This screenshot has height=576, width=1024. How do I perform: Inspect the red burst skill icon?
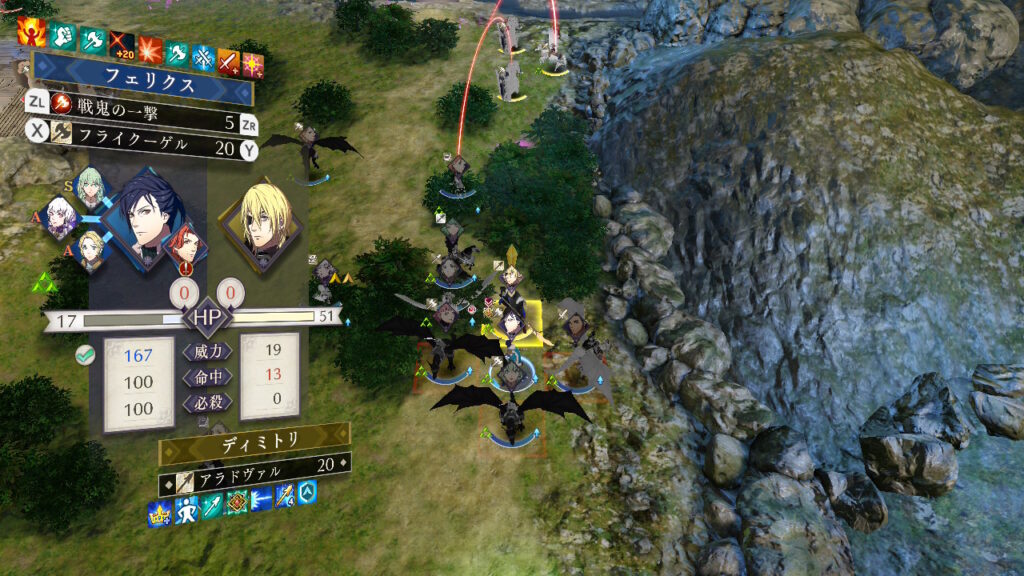coord(150,50)
